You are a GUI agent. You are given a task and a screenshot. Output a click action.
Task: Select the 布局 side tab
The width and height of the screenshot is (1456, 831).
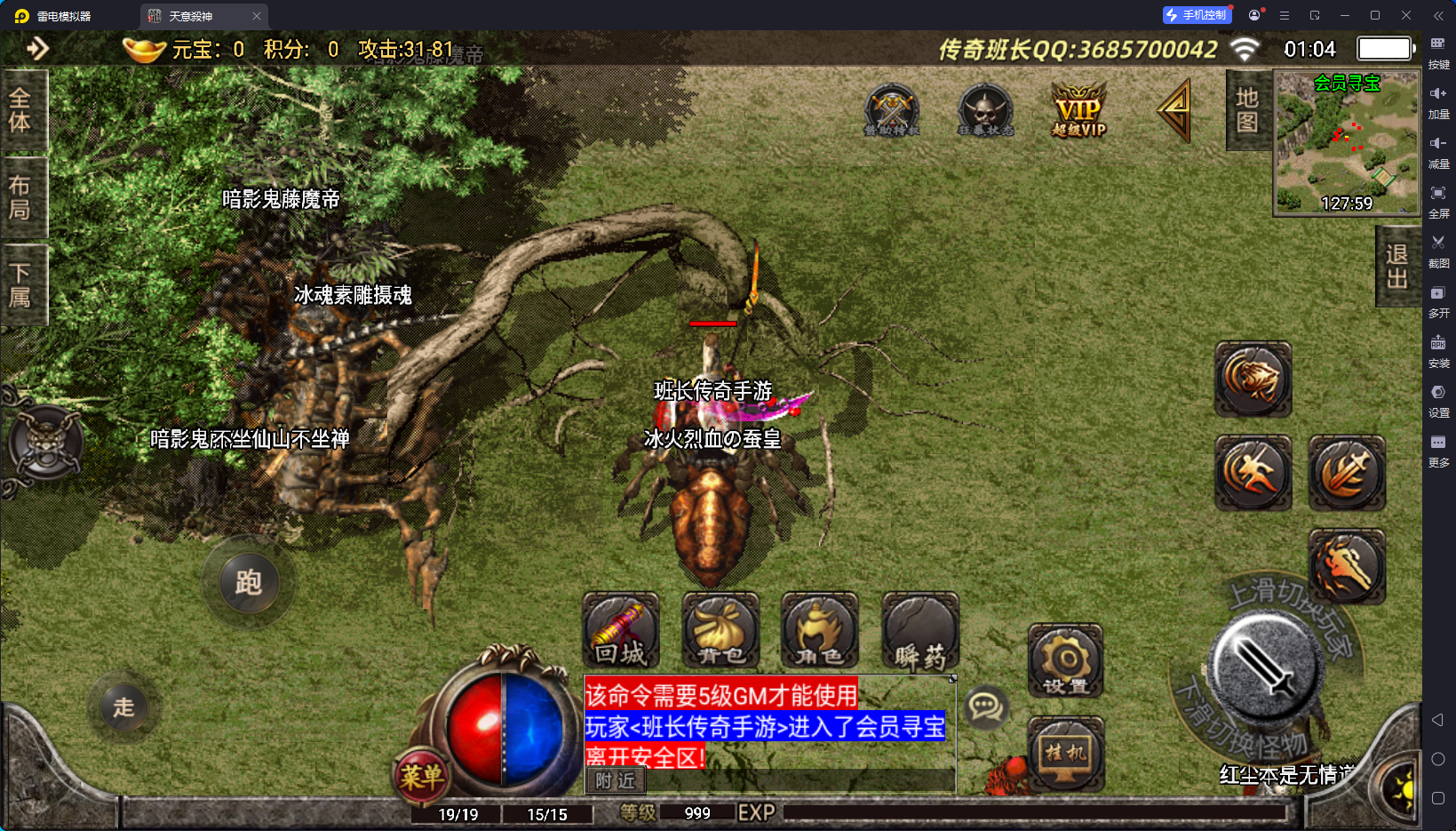click(x=20, y=197)
